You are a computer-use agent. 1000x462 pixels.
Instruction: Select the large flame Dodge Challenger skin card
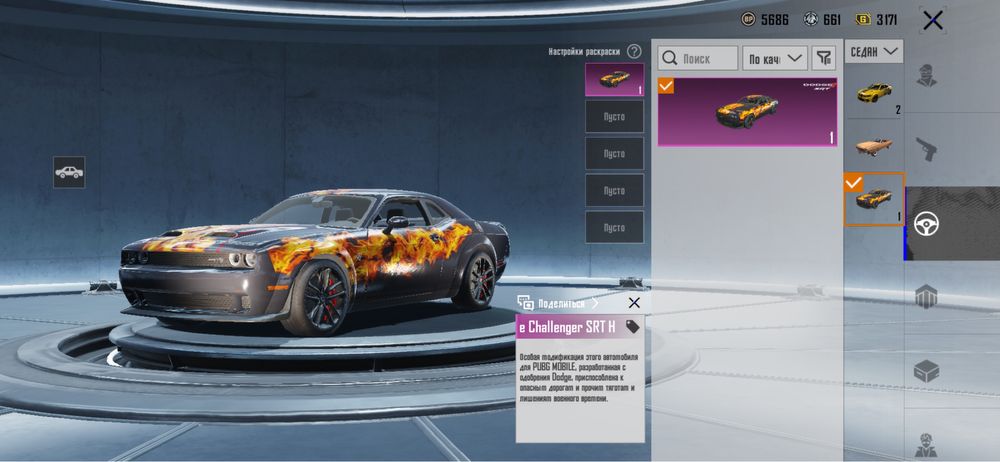747,112
